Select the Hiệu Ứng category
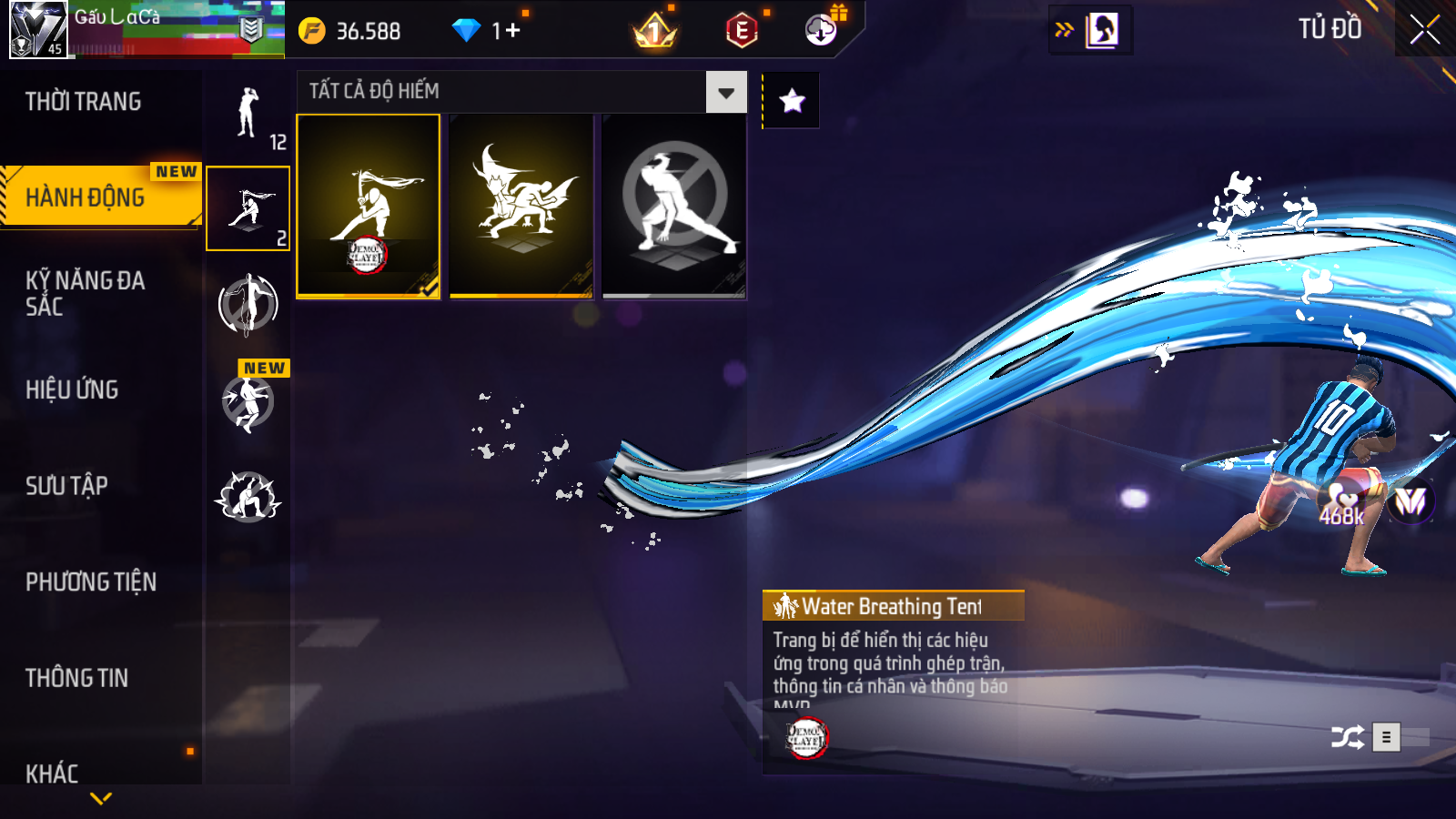The image size is (1456, 819). tap(72, 389)
